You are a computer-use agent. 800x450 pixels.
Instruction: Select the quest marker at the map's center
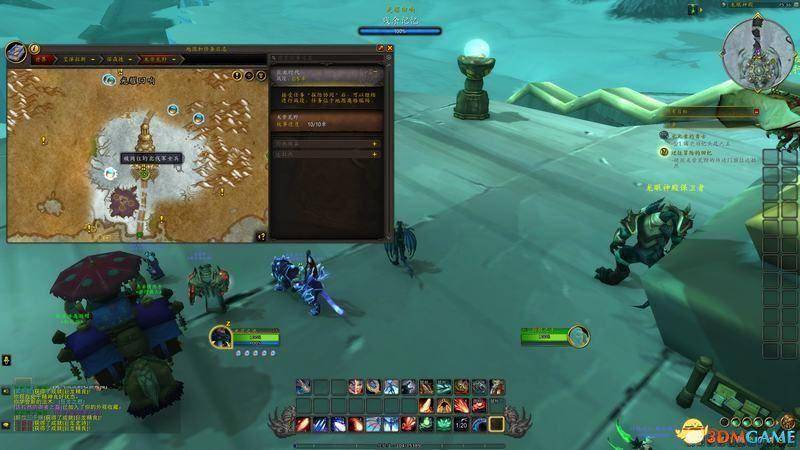pos(145,172)
